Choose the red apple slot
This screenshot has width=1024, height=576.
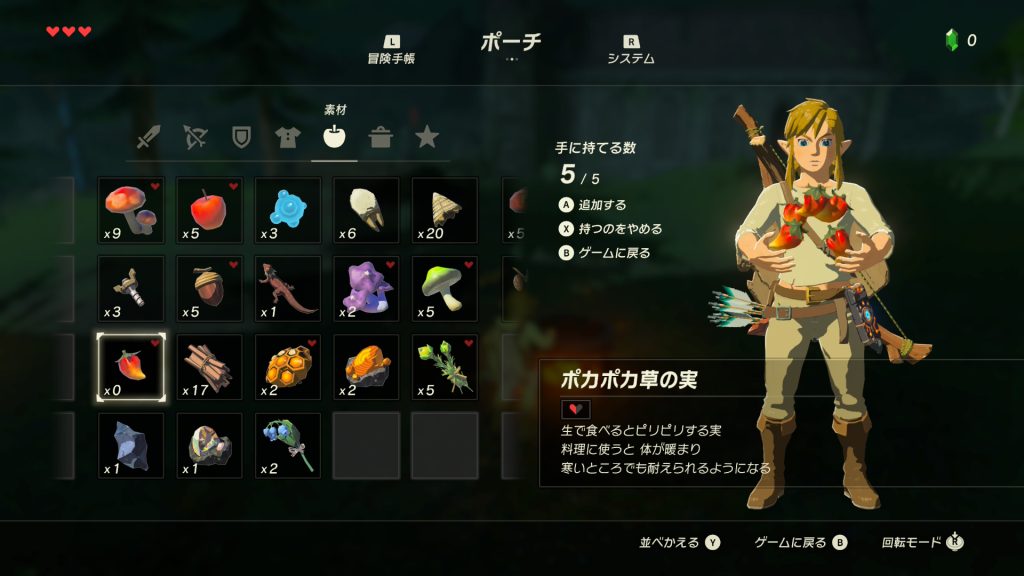(209, 210)
